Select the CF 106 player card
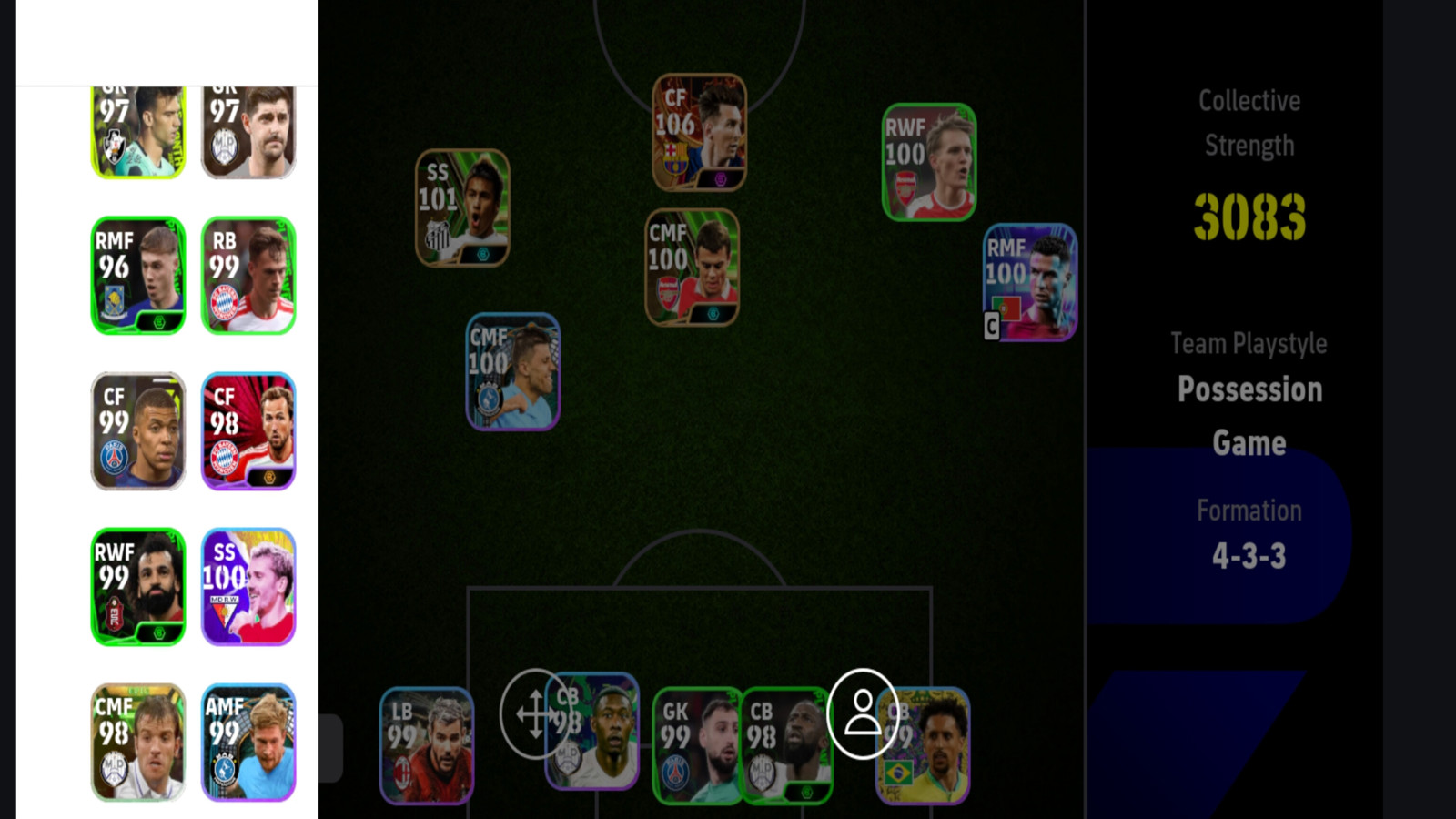This screenshot has height=819, width=1456. tap(699, 133)
